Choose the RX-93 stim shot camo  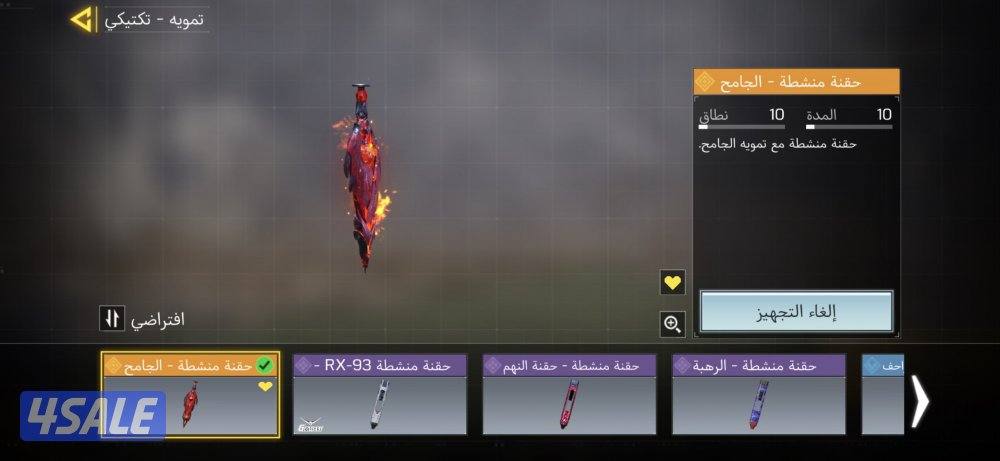380,395
